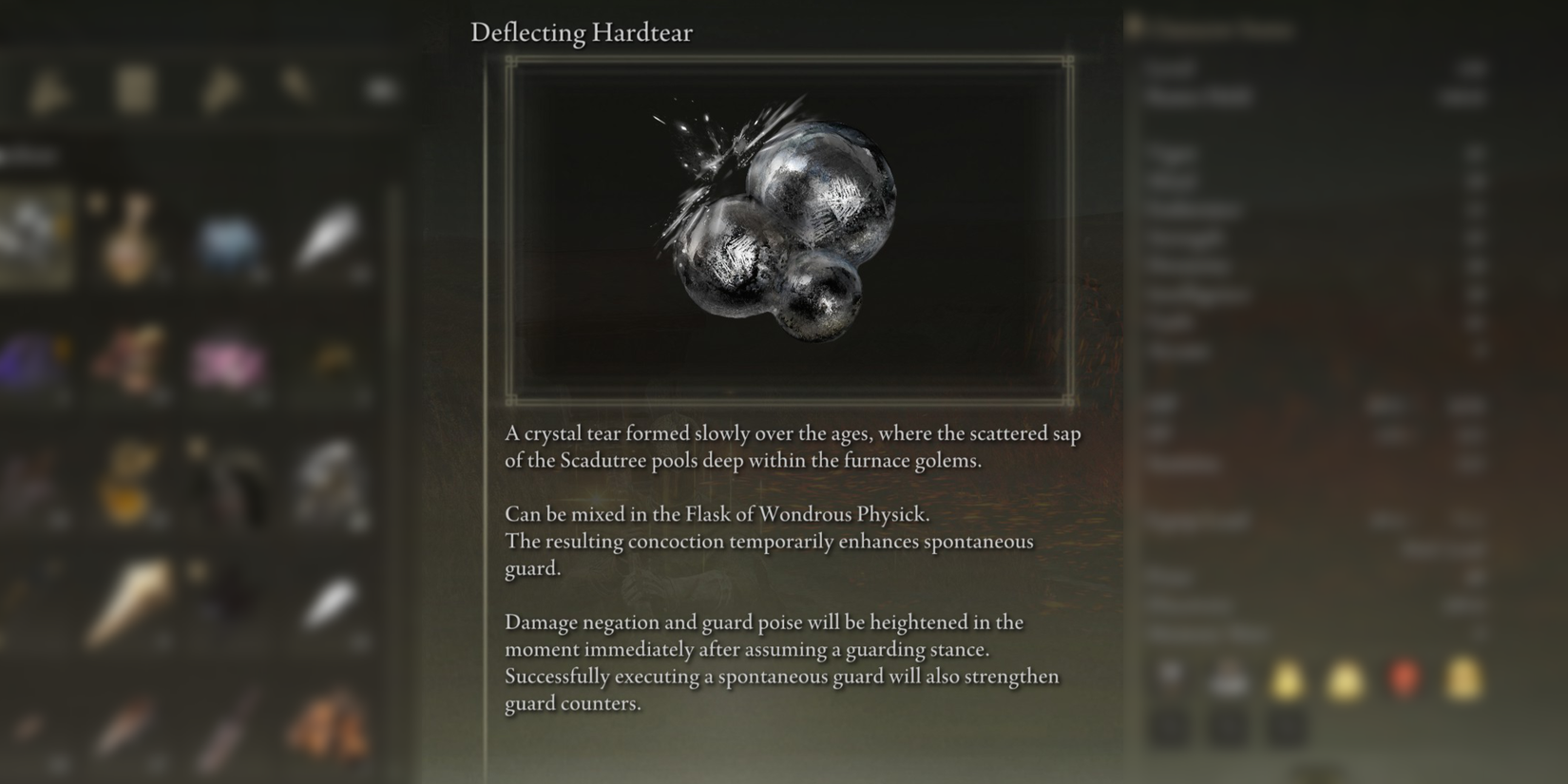
Task: Click the Deflecting Hardtear item name
Action: [x=582, y=32]
